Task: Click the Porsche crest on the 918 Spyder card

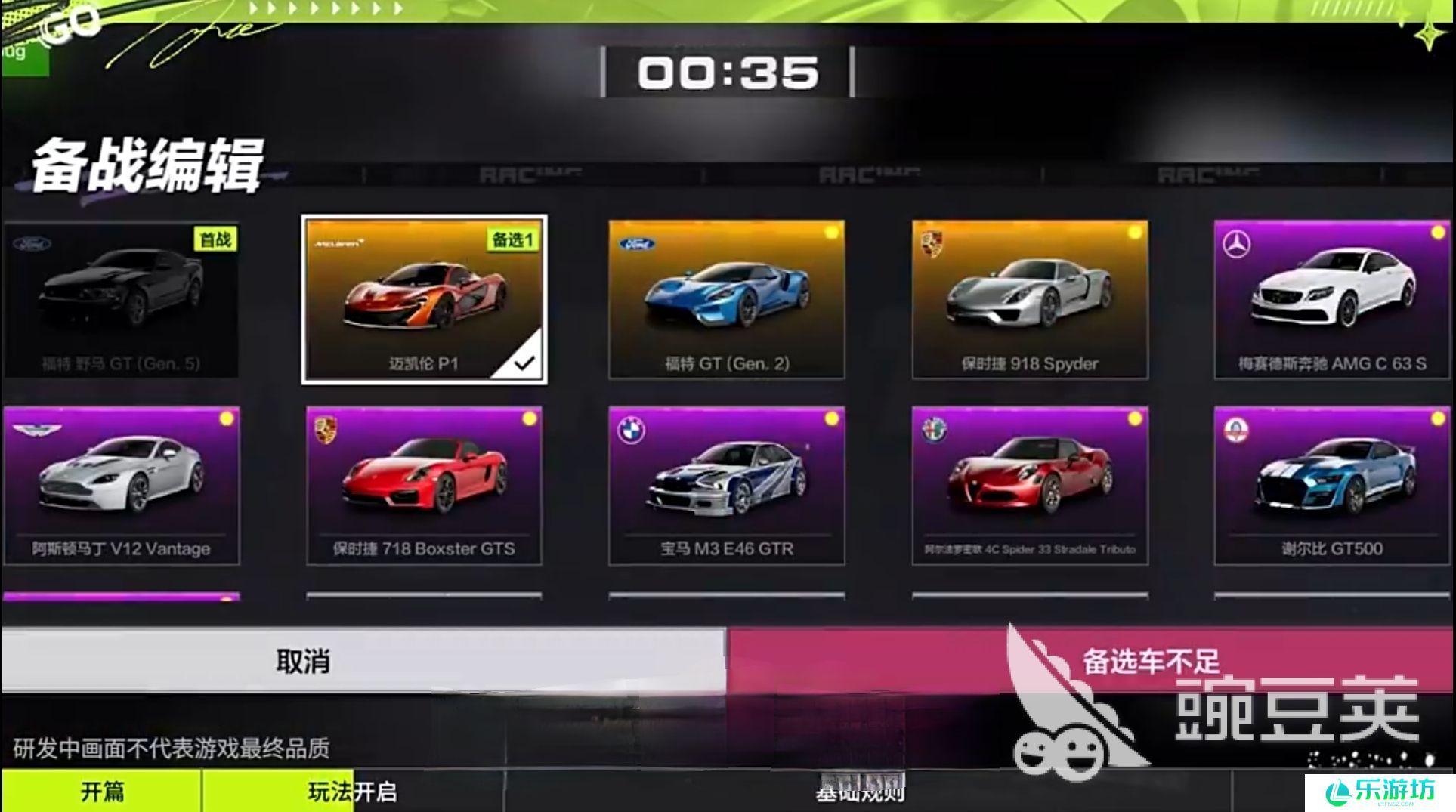Action: 932,244
